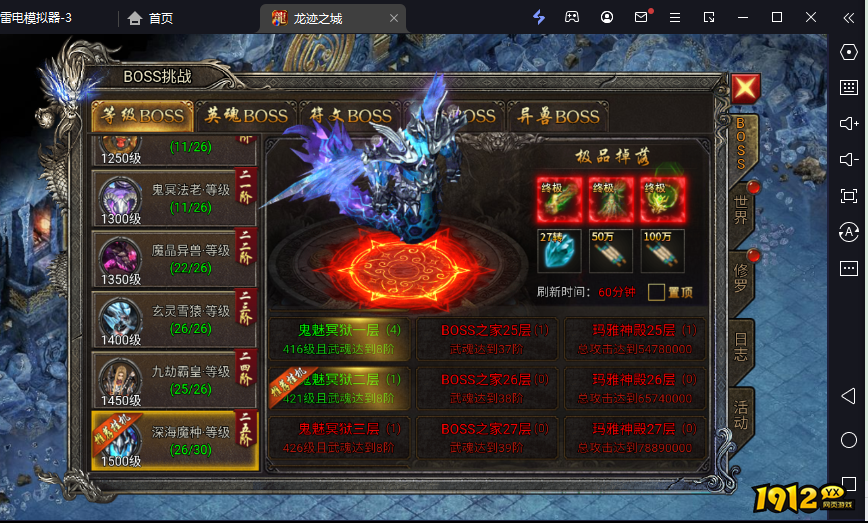Image resolution: width=868 pixels, height=523 pixels.
Task: Select the 异兽BOSS tab
Action: pos(553,116)
